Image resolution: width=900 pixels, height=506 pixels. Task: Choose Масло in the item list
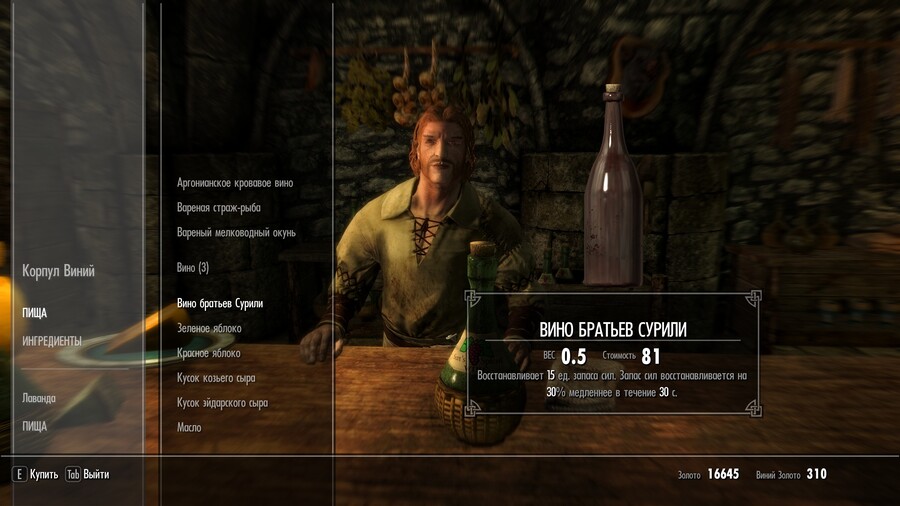189,428
